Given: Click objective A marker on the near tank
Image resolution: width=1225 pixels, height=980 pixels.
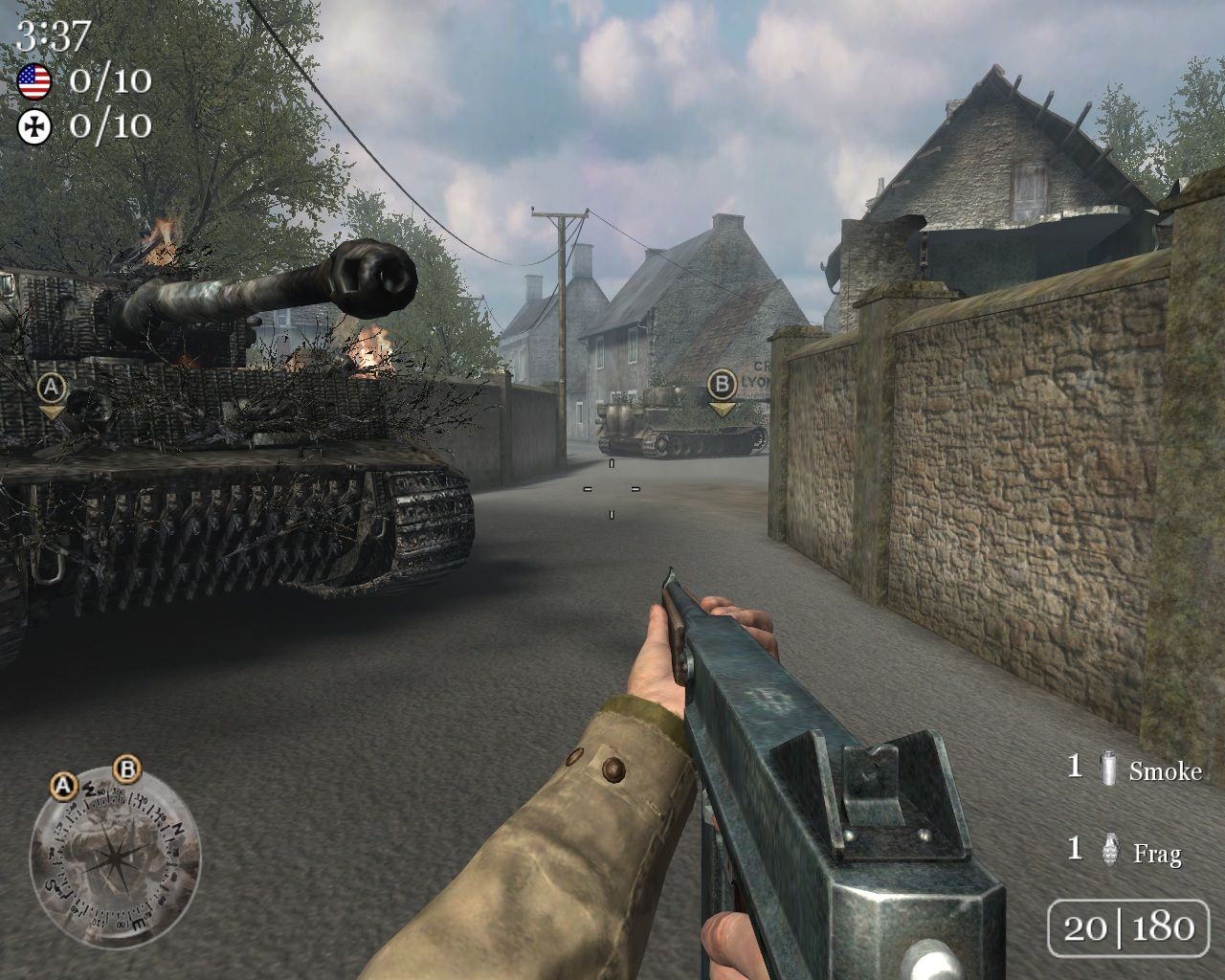Looking at the screenshot, I should [x=52, y=389].
